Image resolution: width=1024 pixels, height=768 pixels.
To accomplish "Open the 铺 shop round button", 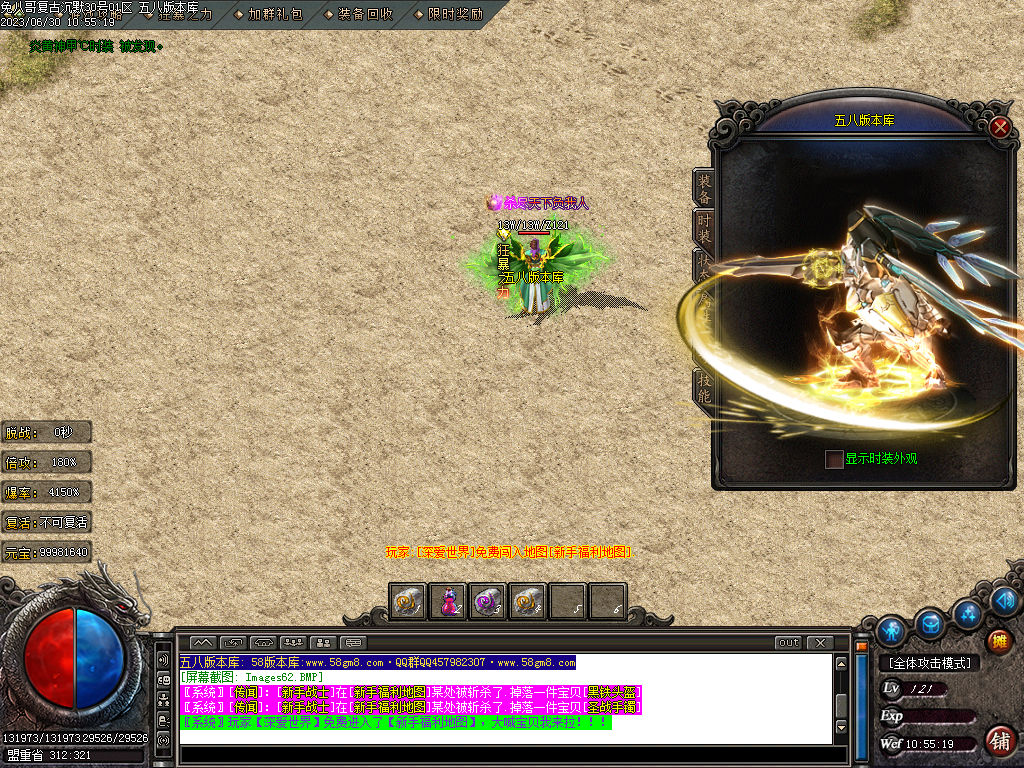I will [x=998, y=741].
